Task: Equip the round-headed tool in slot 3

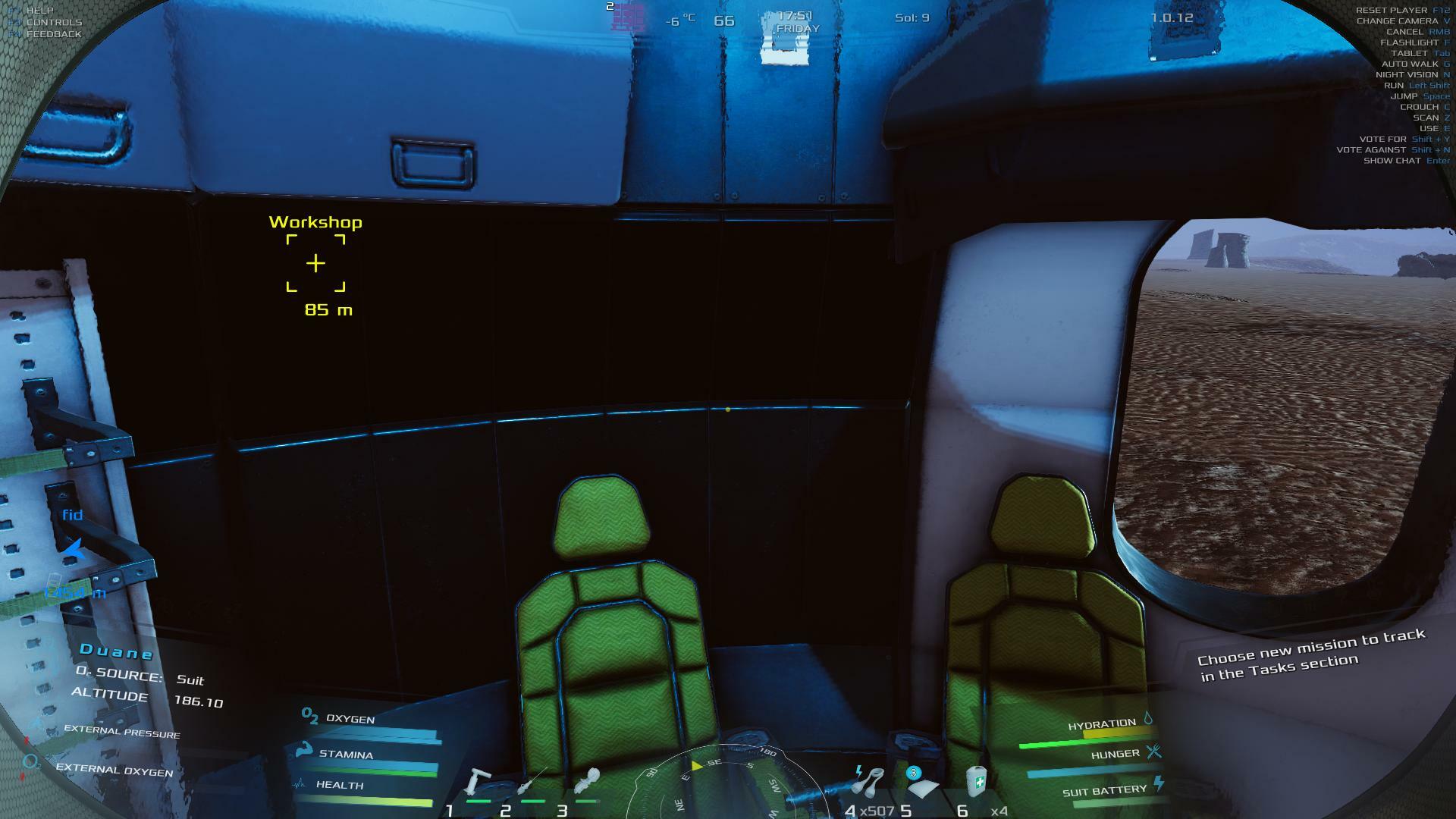Action: point(588,781)
